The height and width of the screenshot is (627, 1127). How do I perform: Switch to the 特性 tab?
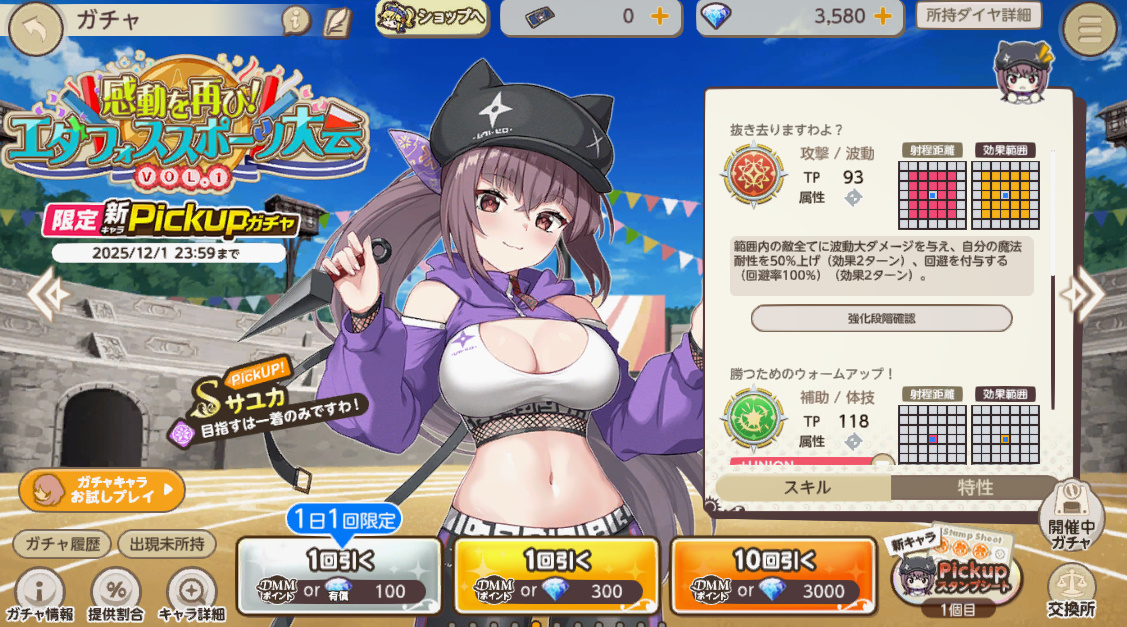[974, 488]
